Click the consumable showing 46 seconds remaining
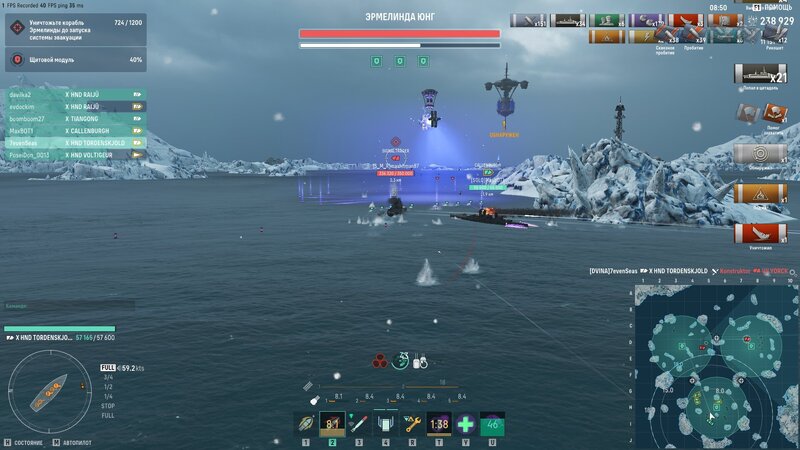The width and height of the screenshot is (800, 450). point(492,423)
